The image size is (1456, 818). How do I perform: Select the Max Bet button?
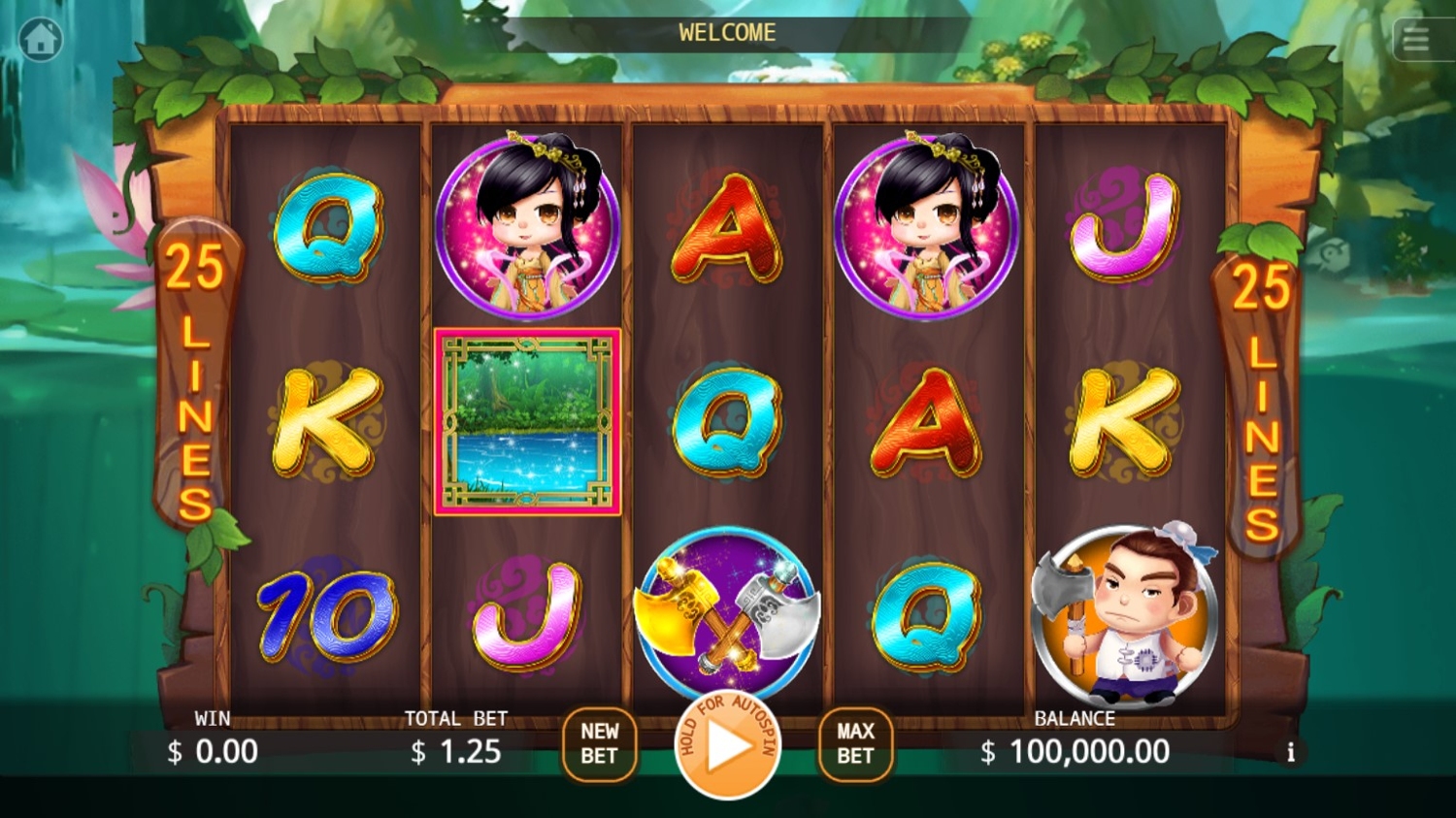coord(855,744)
